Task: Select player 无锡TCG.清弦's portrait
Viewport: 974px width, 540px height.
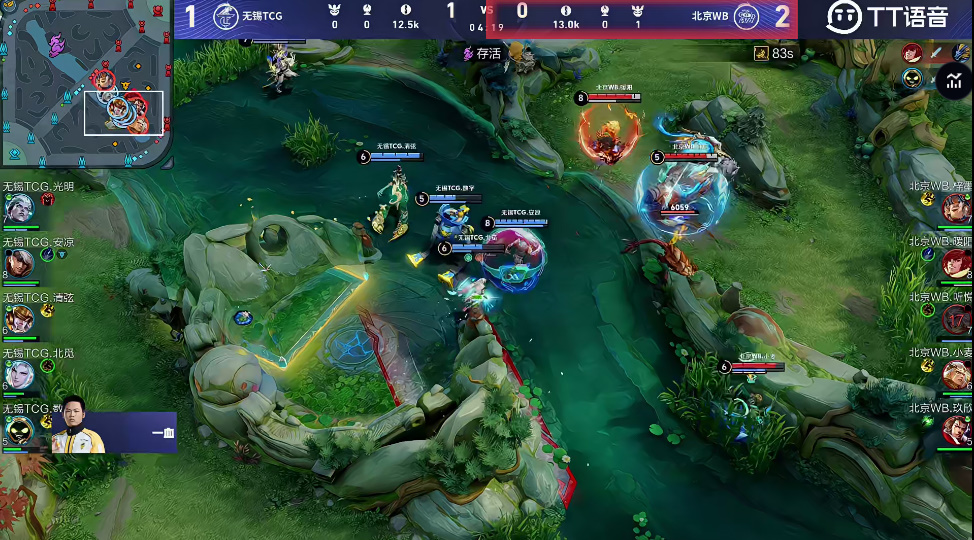Action: 17,318
